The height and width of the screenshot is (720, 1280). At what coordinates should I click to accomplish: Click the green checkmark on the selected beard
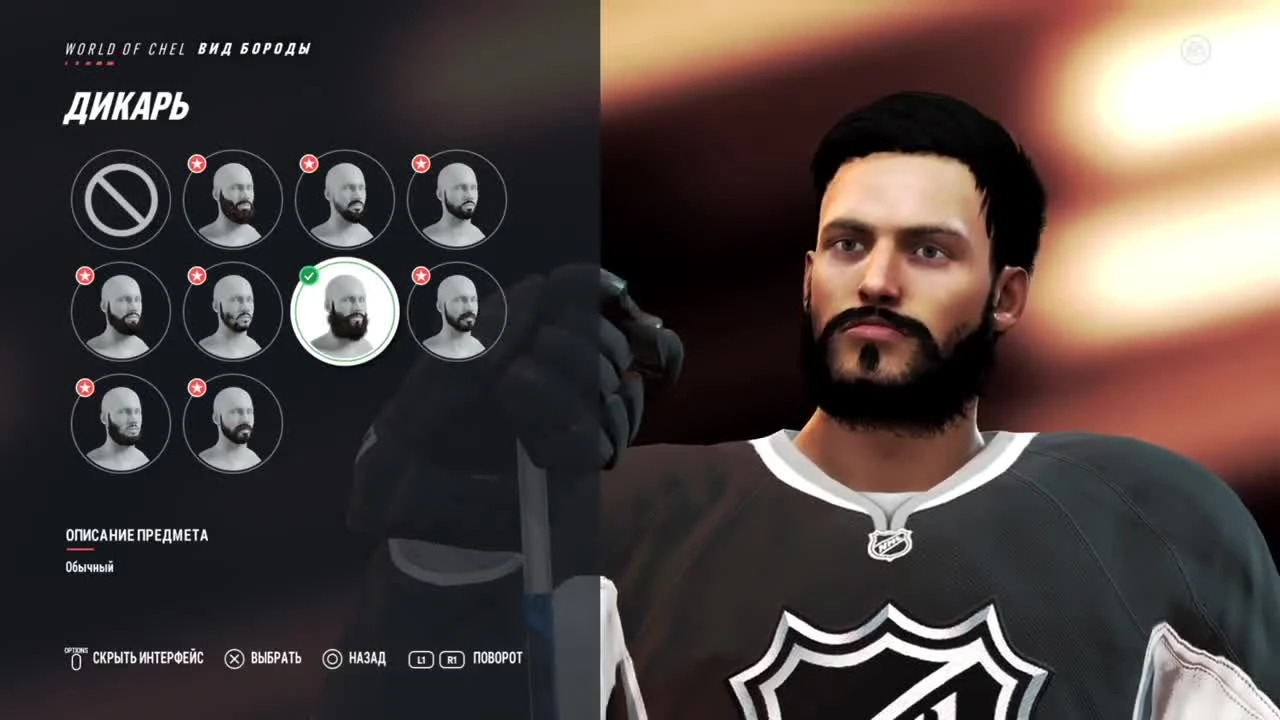tap(309, 276)
